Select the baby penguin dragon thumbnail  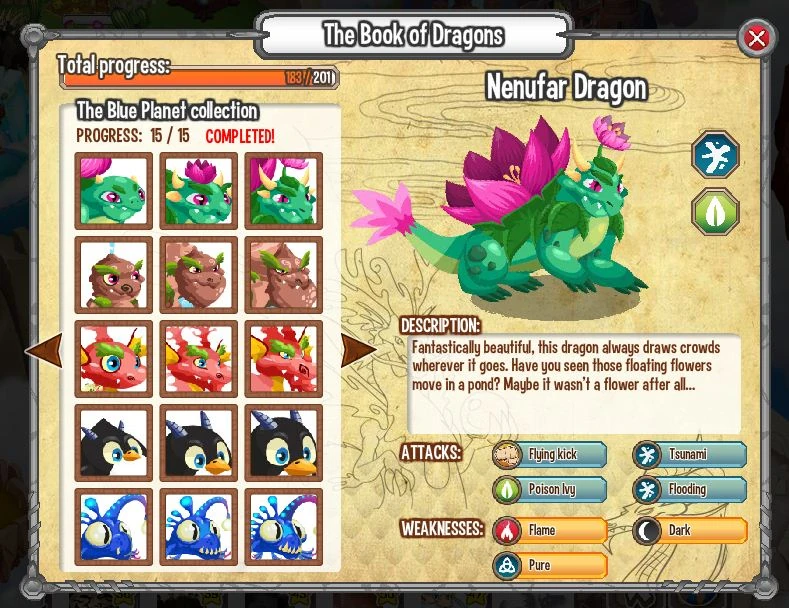pos(114,443)
